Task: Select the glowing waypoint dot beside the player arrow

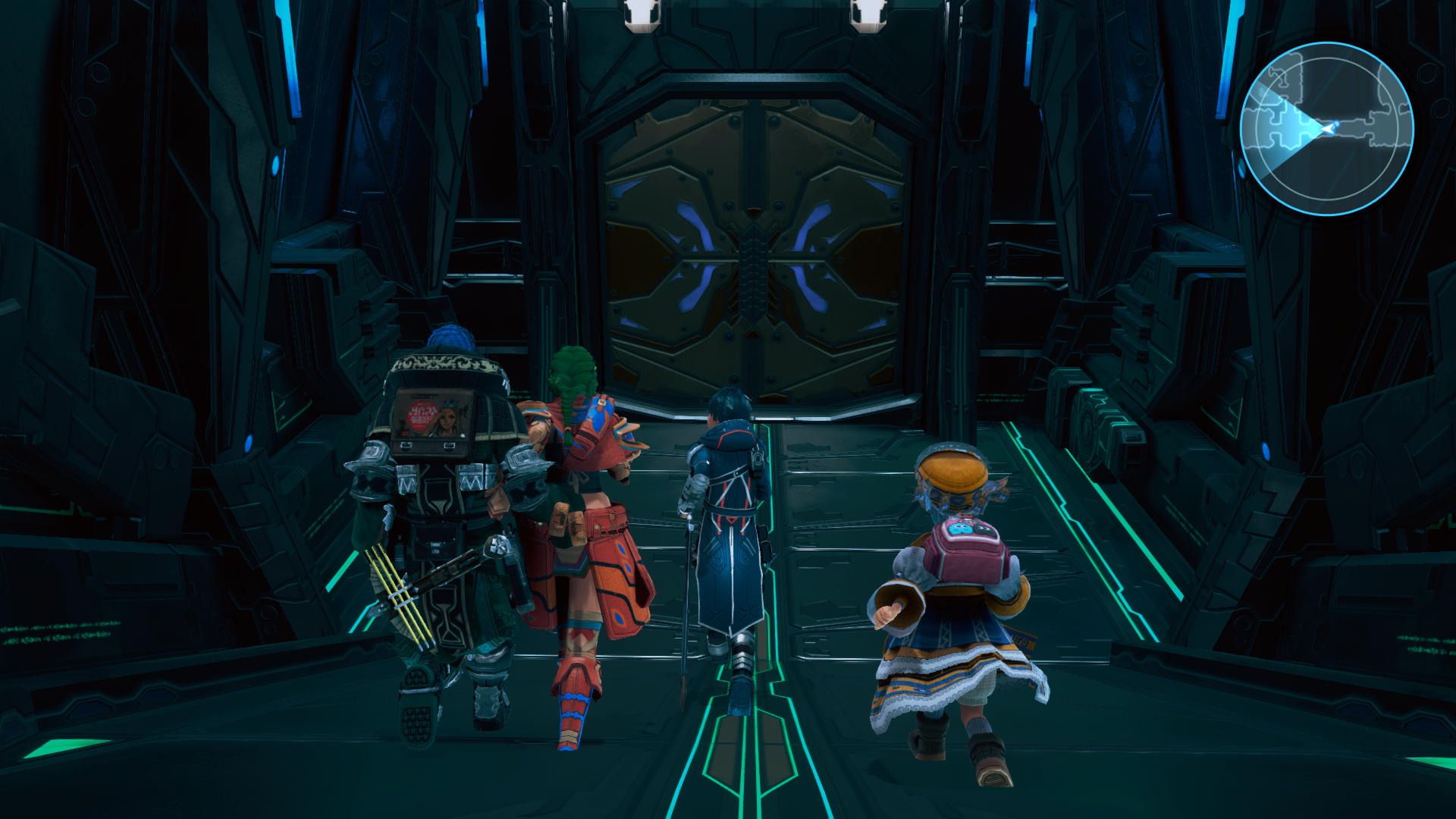Action: pyautogui.click(x=1337, y=124)
